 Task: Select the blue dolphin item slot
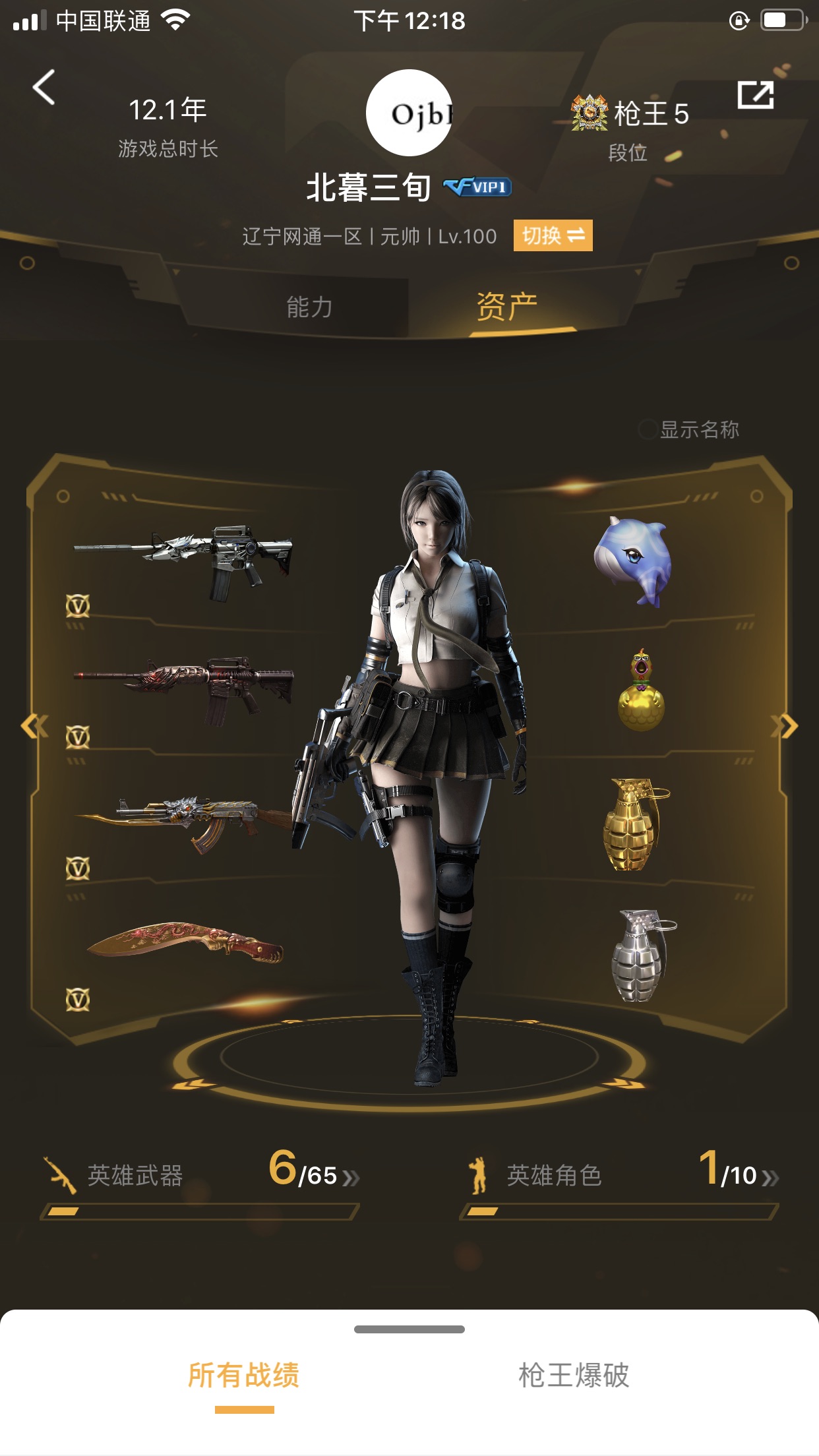633,560
